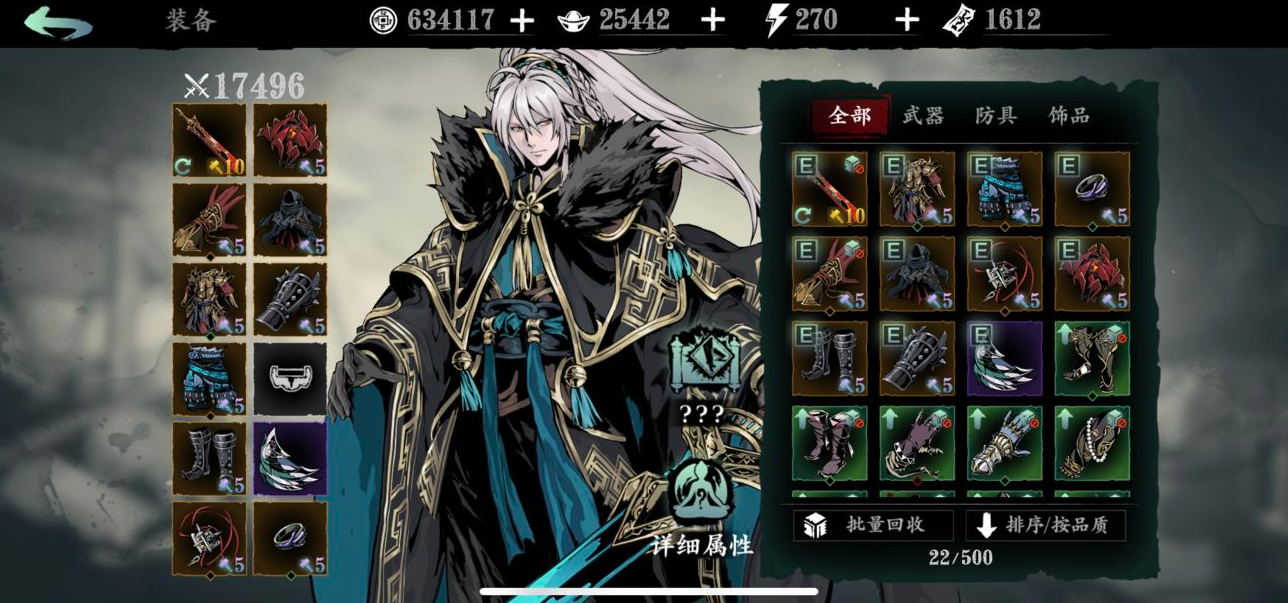The width and height of the screenshot is (1288, 603).
Task: Select the equipped teal trousers slot
Action: 209,379
